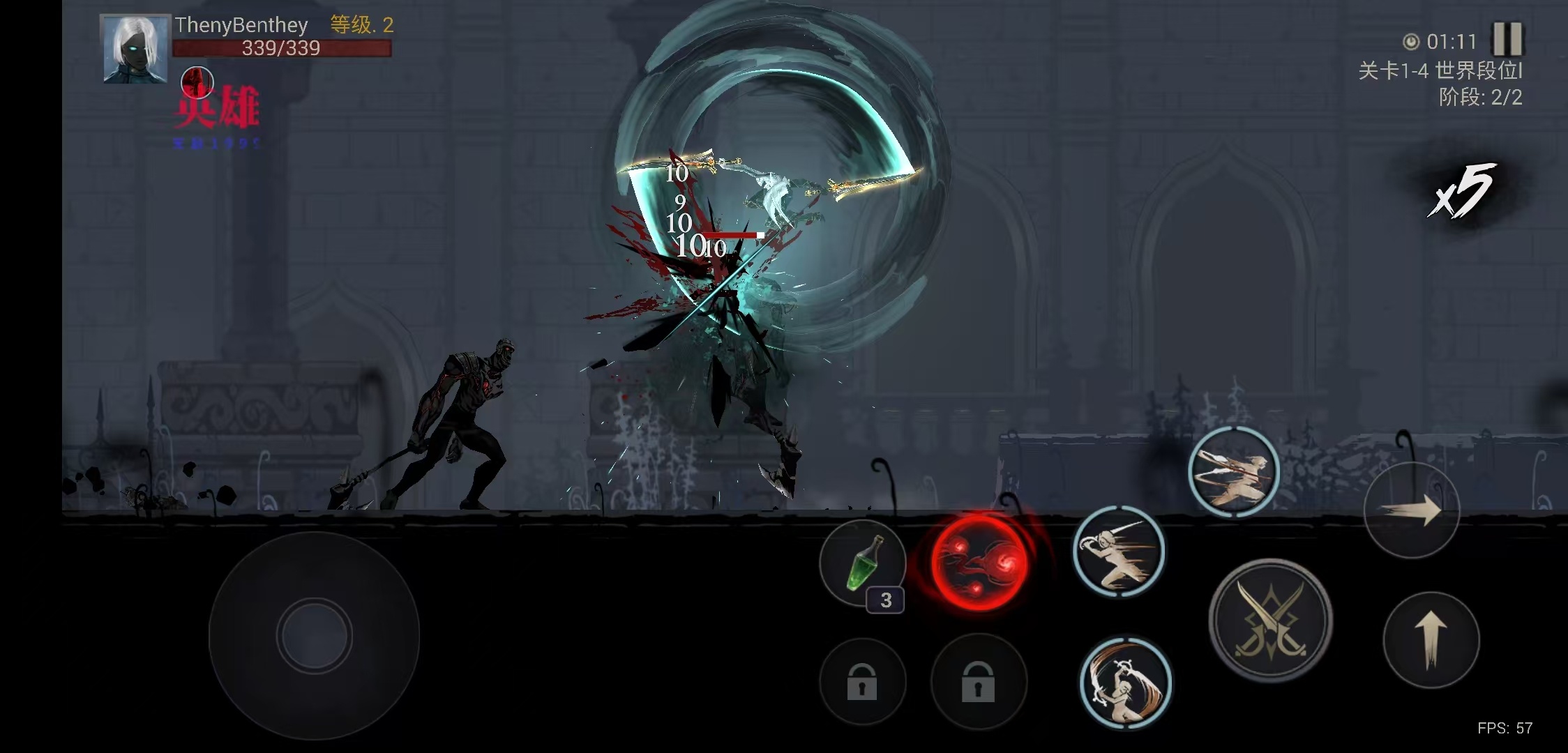Activate the red swirling ultimate skill

tap(979, 561)
